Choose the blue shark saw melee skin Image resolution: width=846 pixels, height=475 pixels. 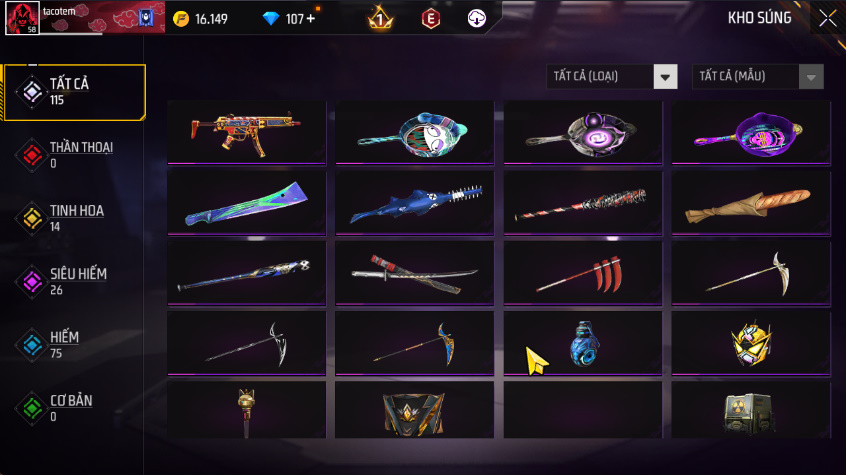click(415, 203)
